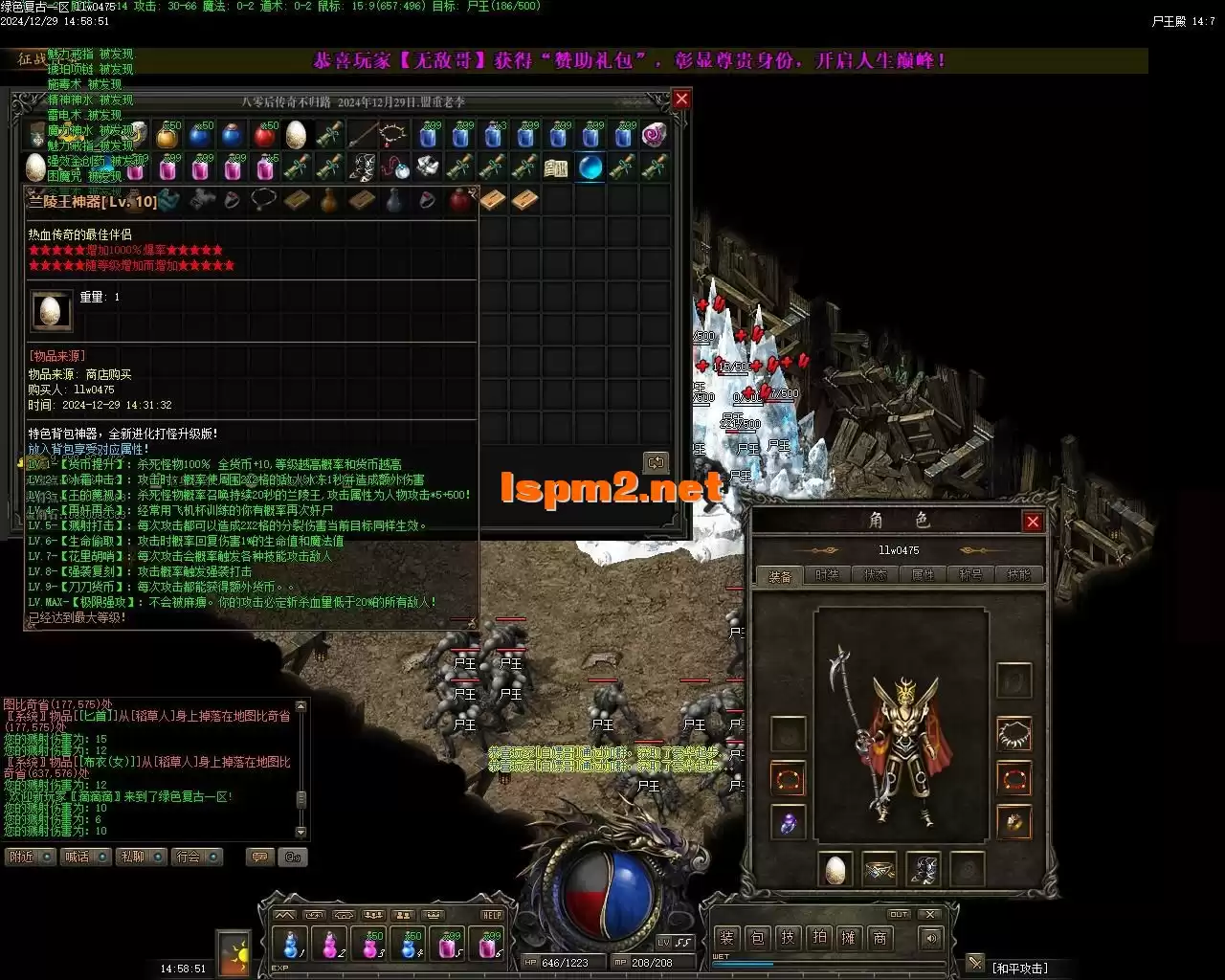Close the character panel
The image size is (1225, 980).
pyautogui.click(x=1033, y=522)
